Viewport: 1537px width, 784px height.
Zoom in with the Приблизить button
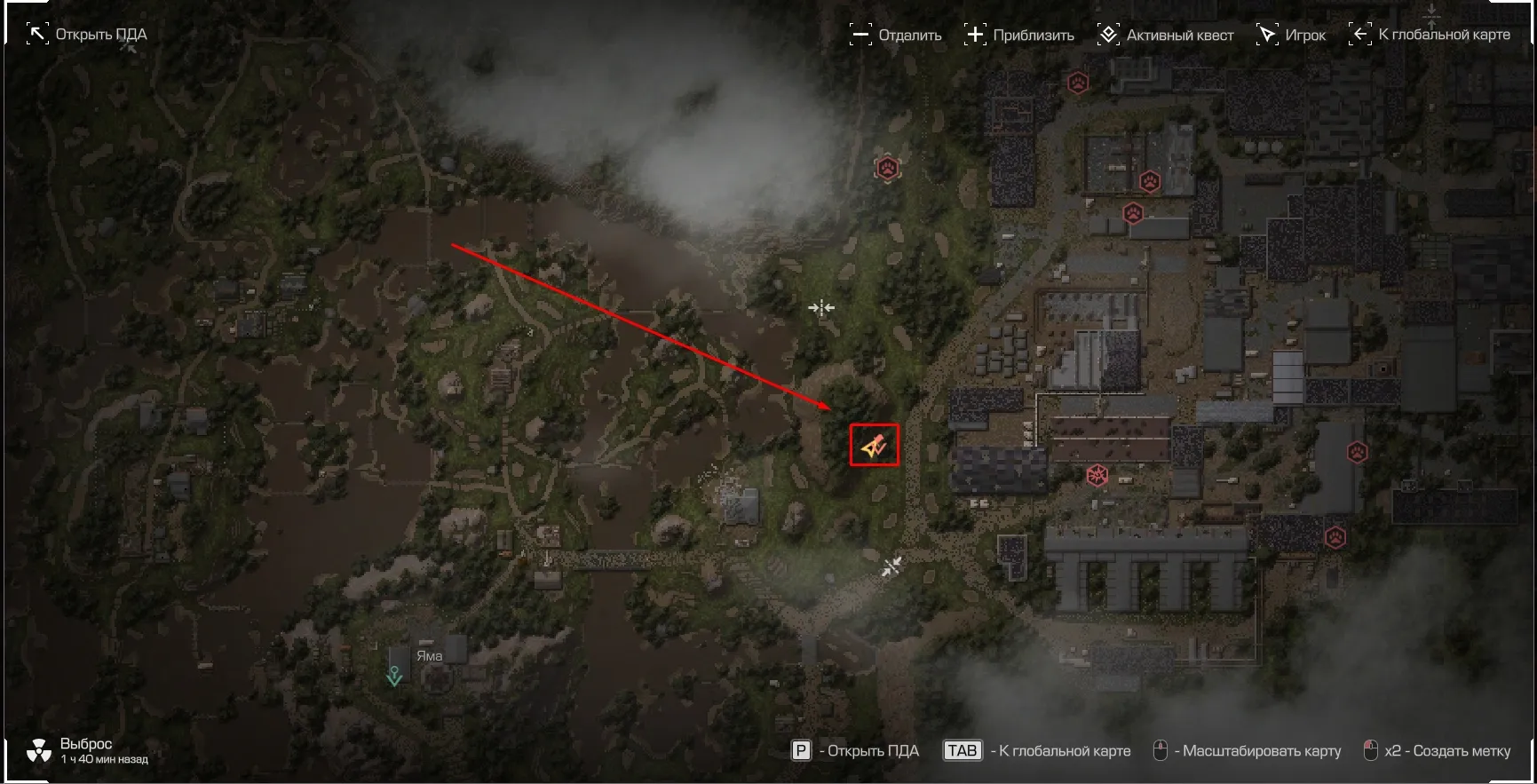[1018, 35]
